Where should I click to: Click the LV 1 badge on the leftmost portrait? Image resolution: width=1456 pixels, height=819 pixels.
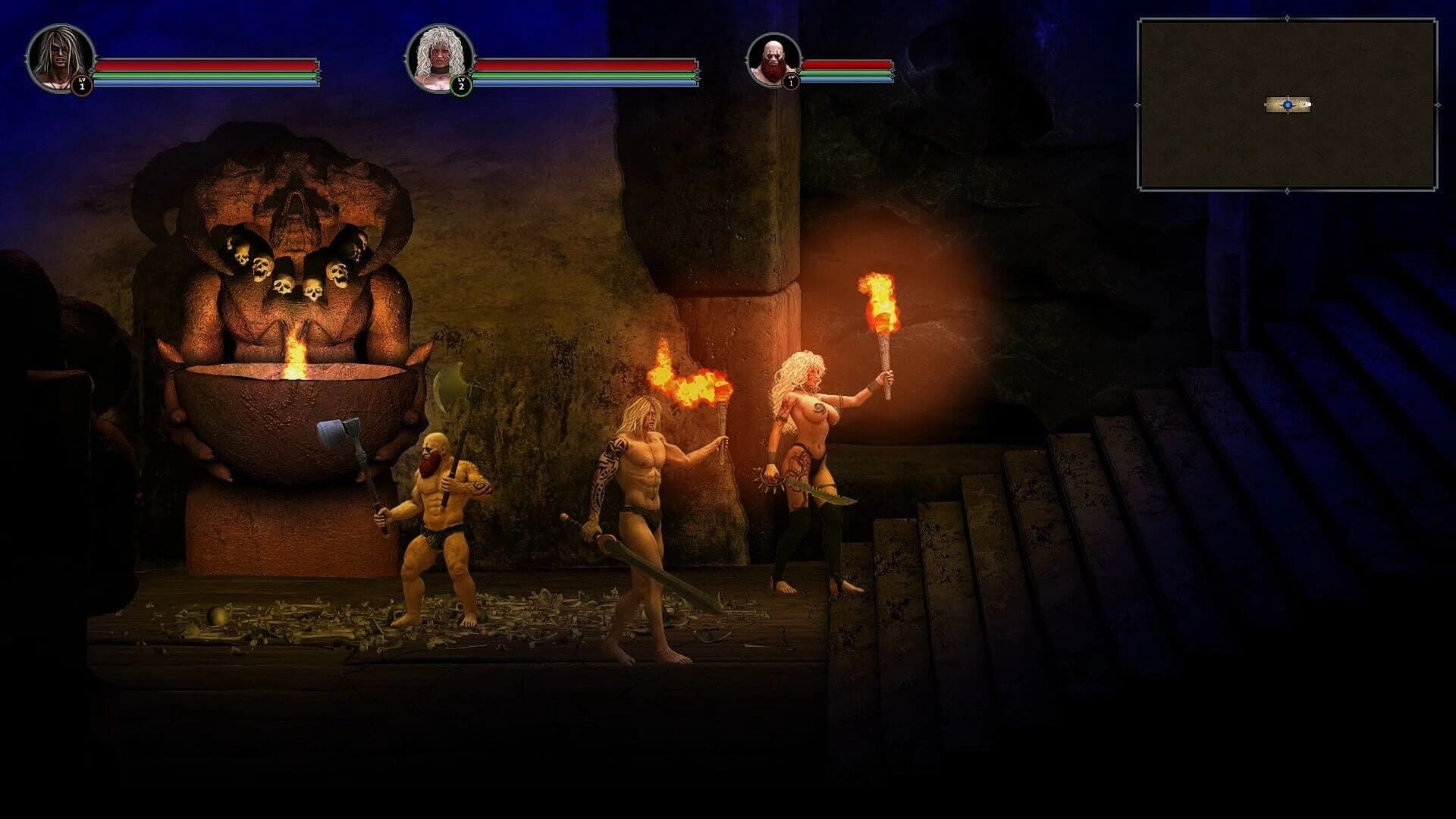(81, 86)
